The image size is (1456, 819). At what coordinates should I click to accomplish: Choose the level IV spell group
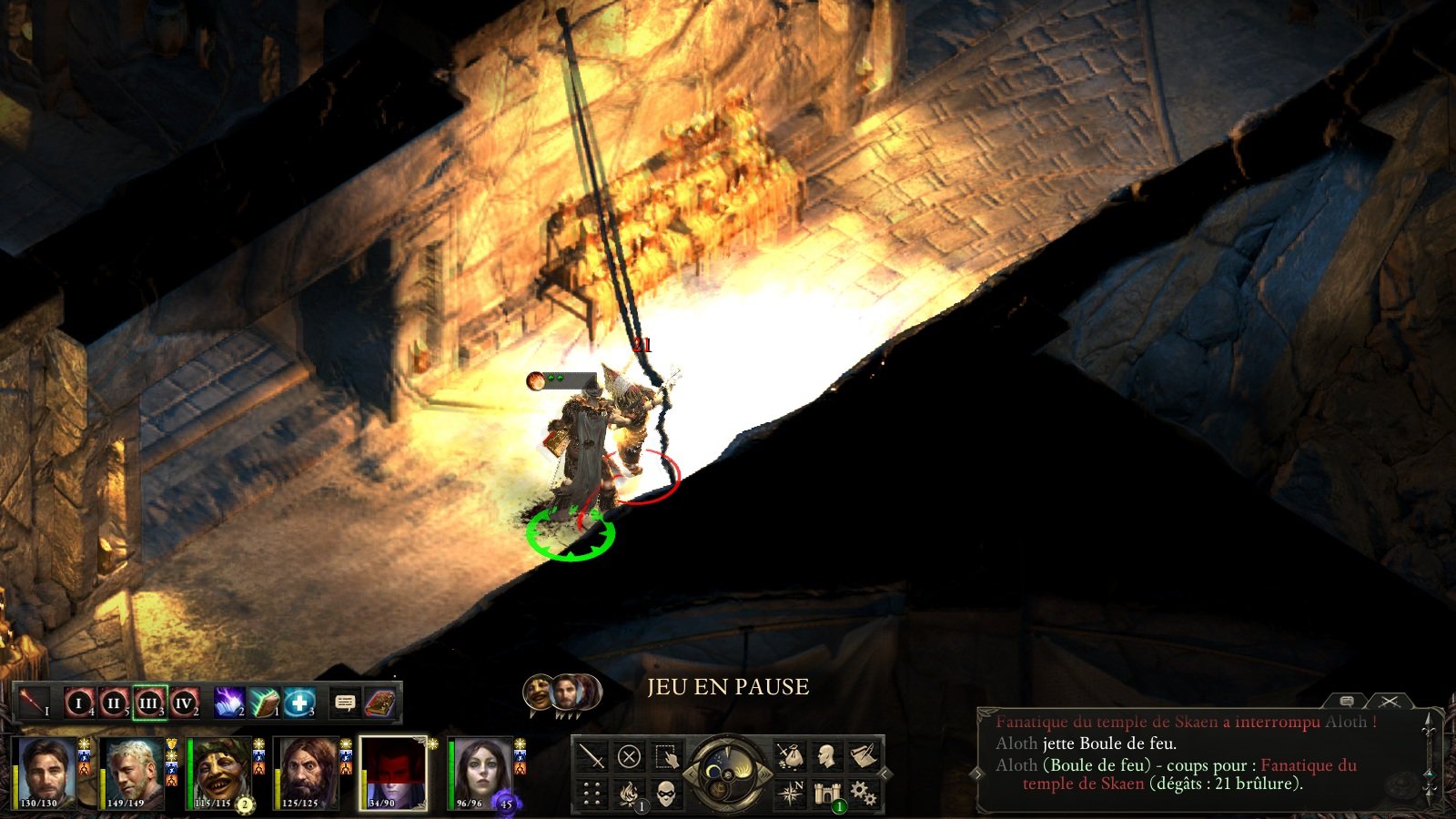184,703
